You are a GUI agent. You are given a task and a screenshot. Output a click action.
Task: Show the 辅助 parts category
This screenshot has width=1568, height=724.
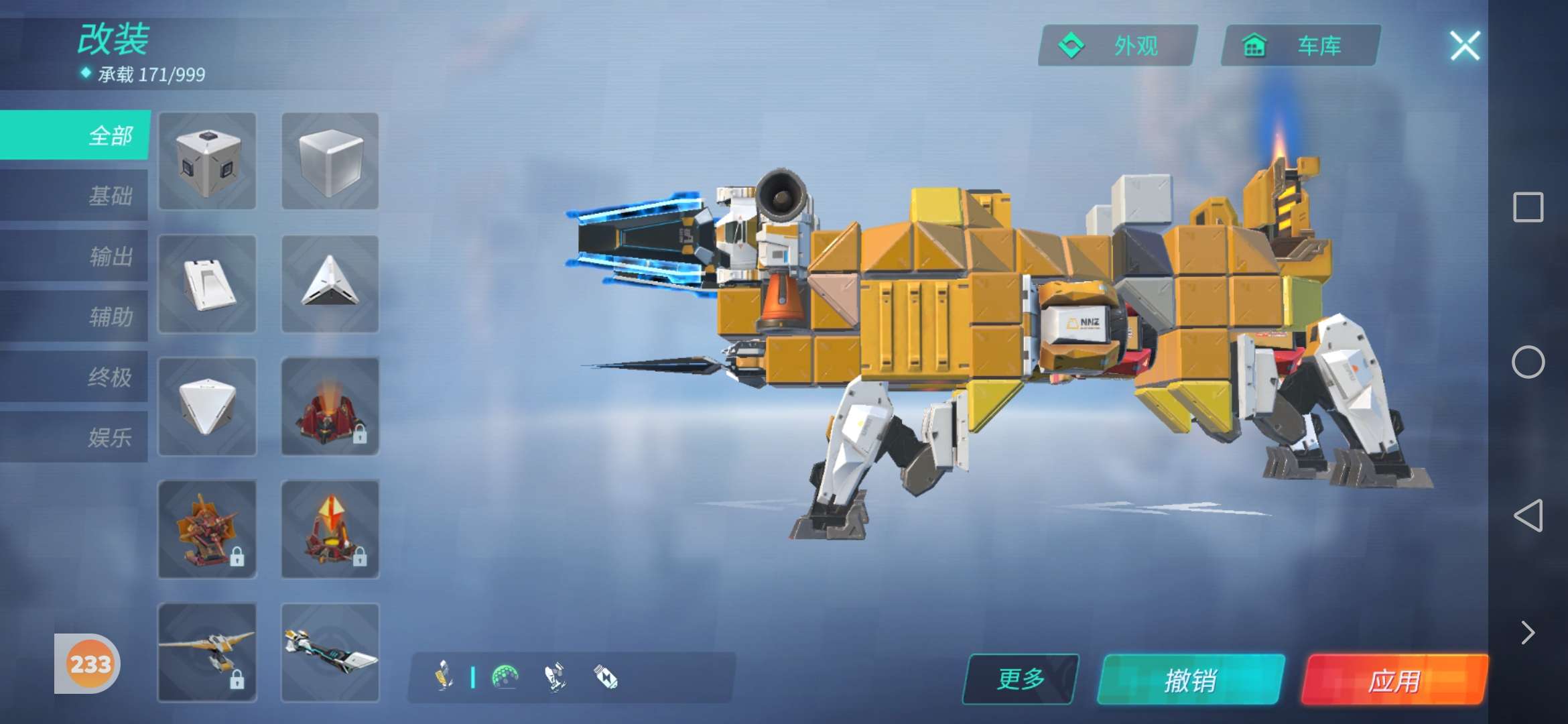coord(76,316)
